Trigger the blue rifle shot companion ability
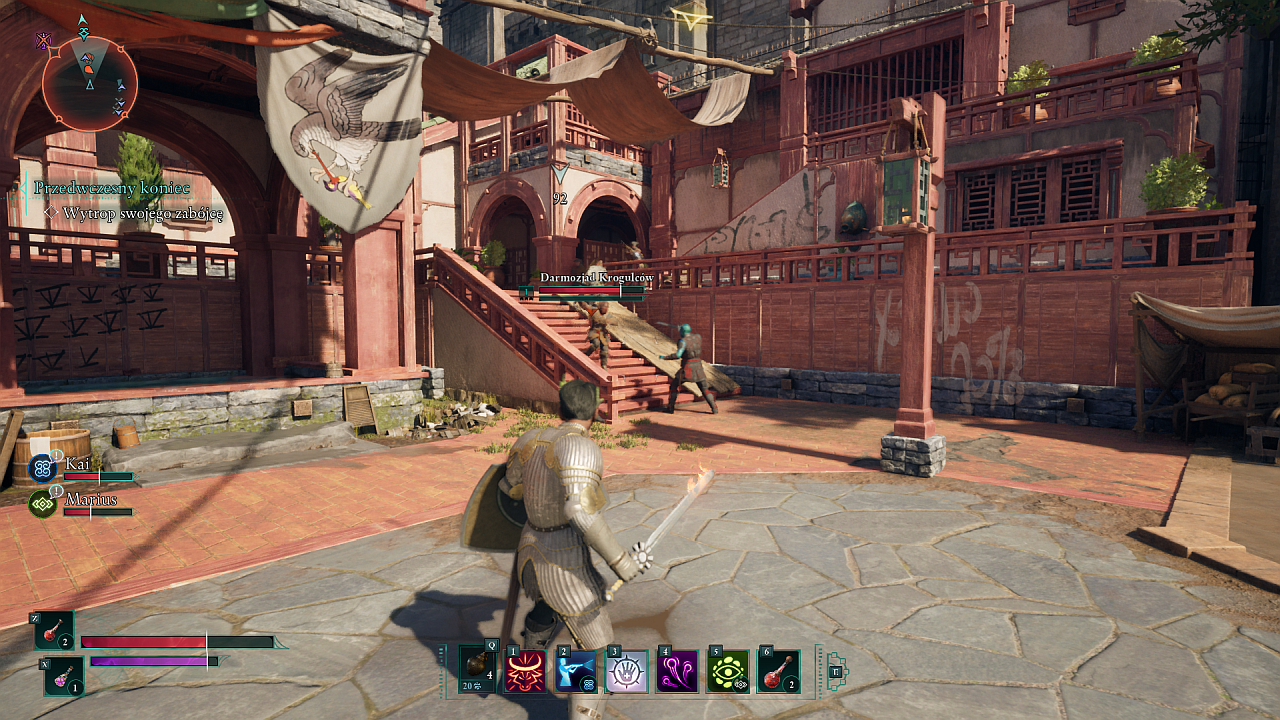The width and height of the screenshot is (1280, 720). (577, 671)
